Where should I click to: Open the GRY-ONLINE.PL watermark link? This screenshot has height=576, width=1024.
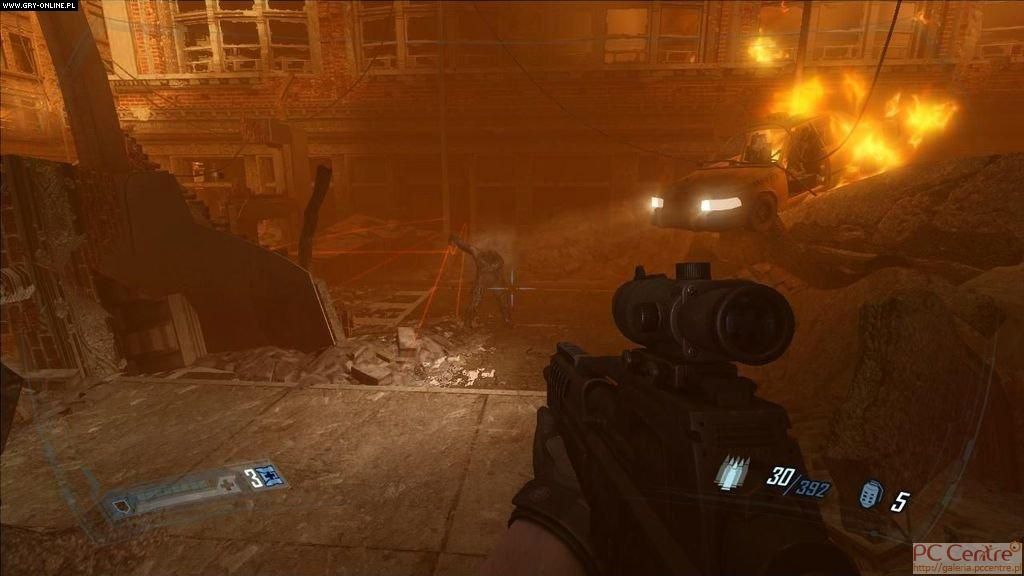(37, 6)
